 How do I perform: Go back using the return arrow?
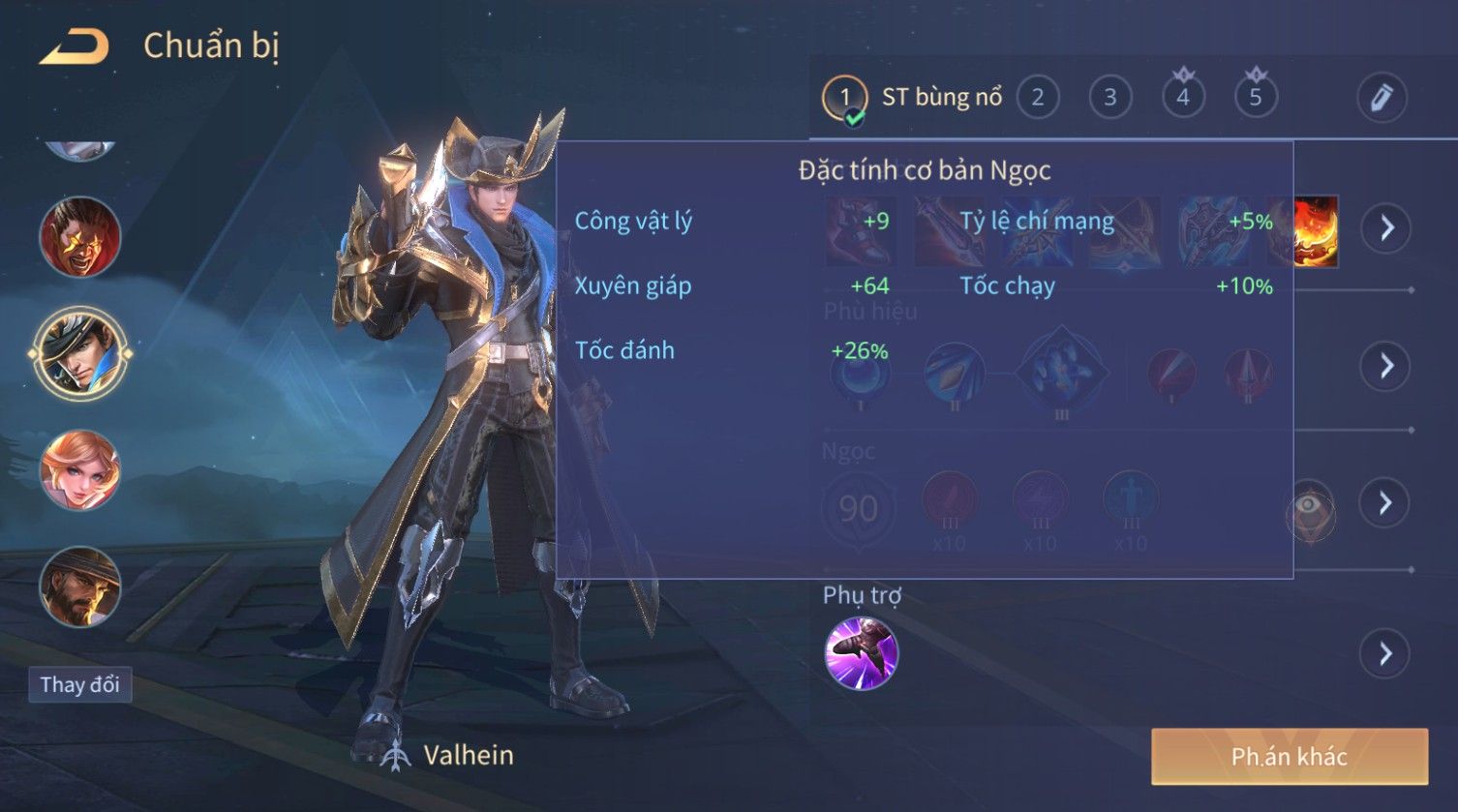click(x=75, y=46)
